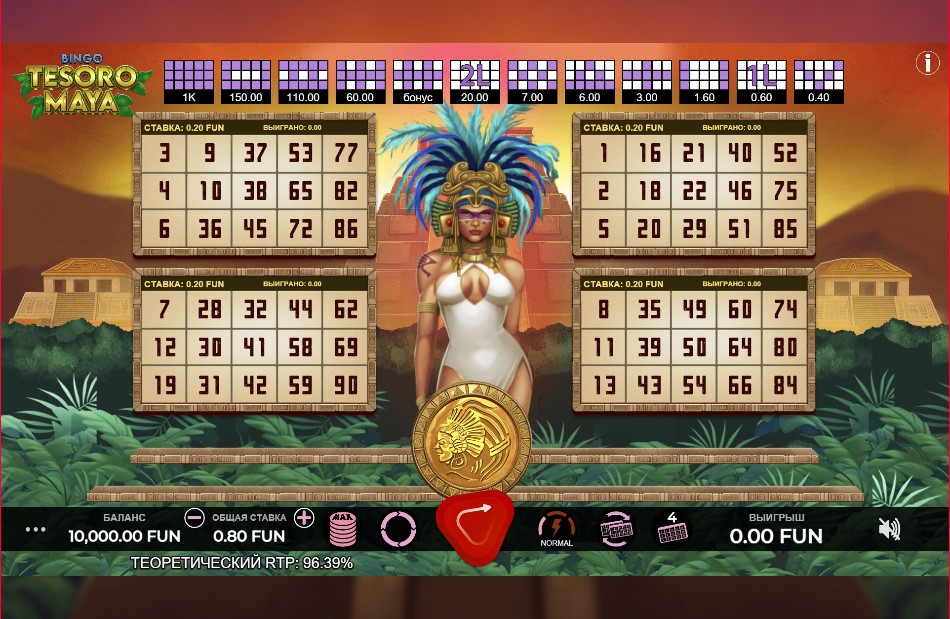The width and height of the screenshot is (950, 619).
Task: Open the three-dots options menu
Action: (x=35, y=529)
